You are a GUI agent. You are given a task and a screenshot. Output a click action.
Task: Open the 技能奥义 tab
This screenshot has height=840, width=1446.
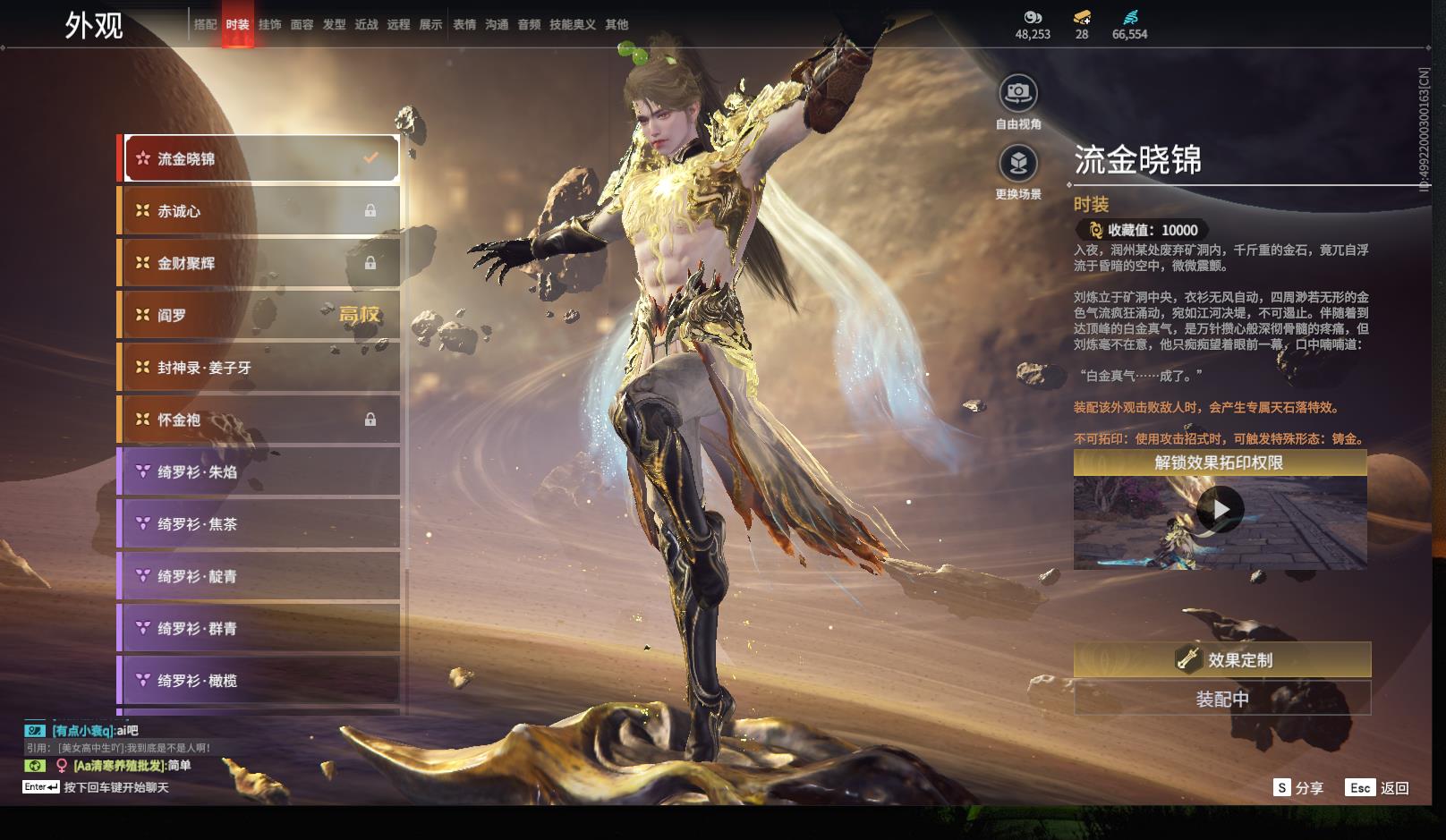click(x=572, y=25)
